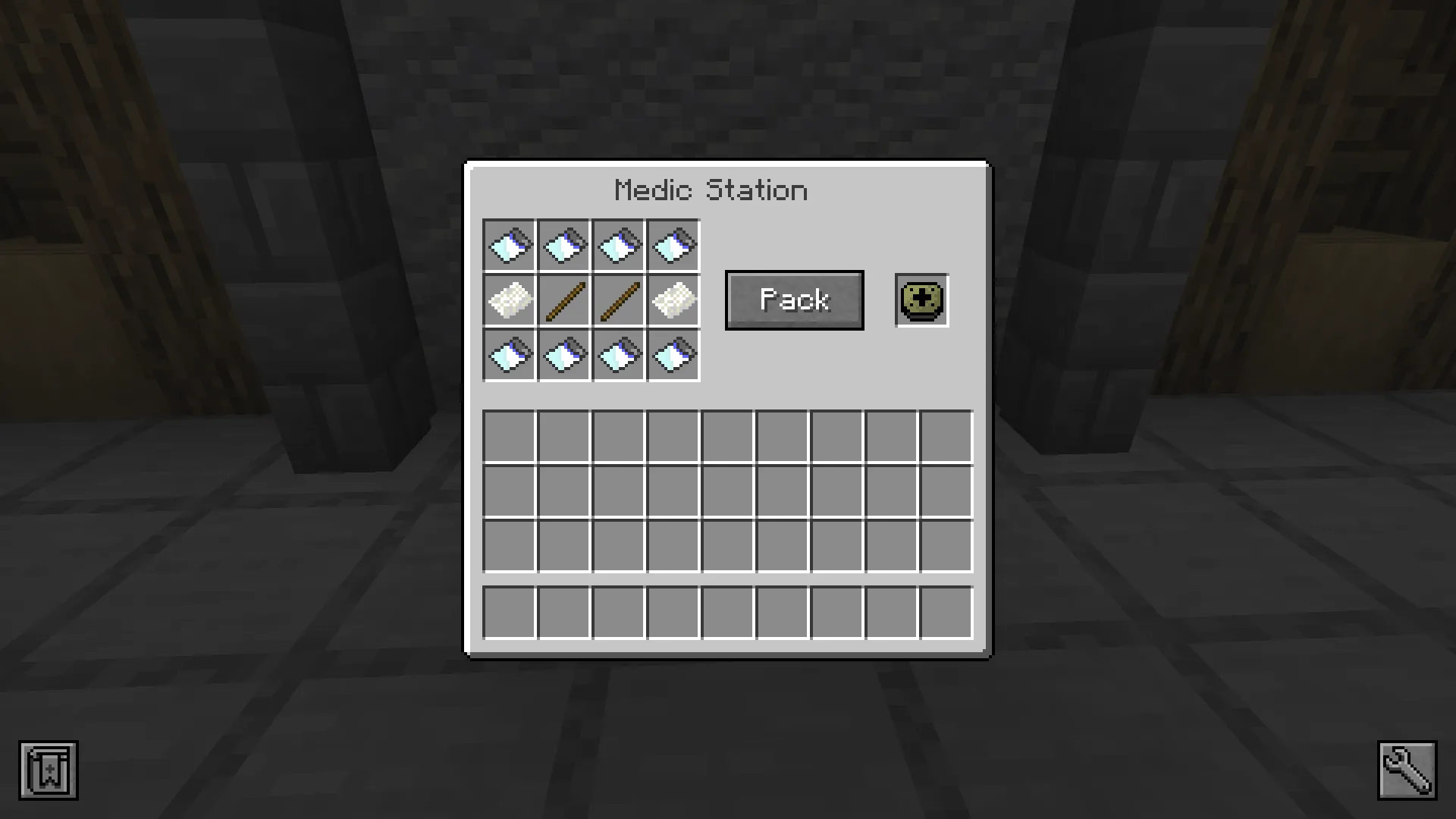Click the last slot of the hotbar row

point(946,612)
